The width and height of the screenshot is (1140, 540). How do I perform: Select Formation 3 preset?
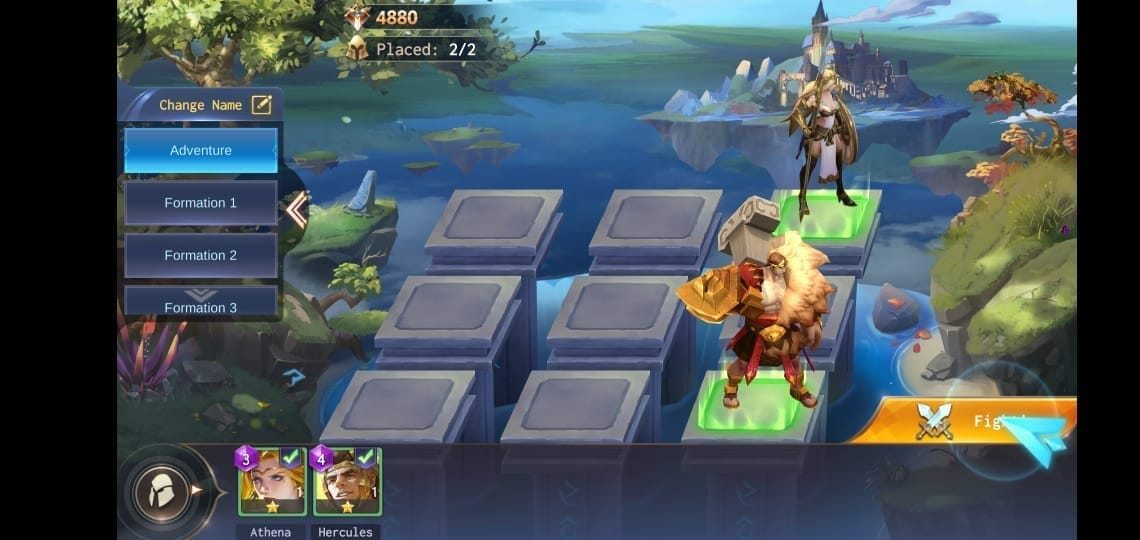200,305
